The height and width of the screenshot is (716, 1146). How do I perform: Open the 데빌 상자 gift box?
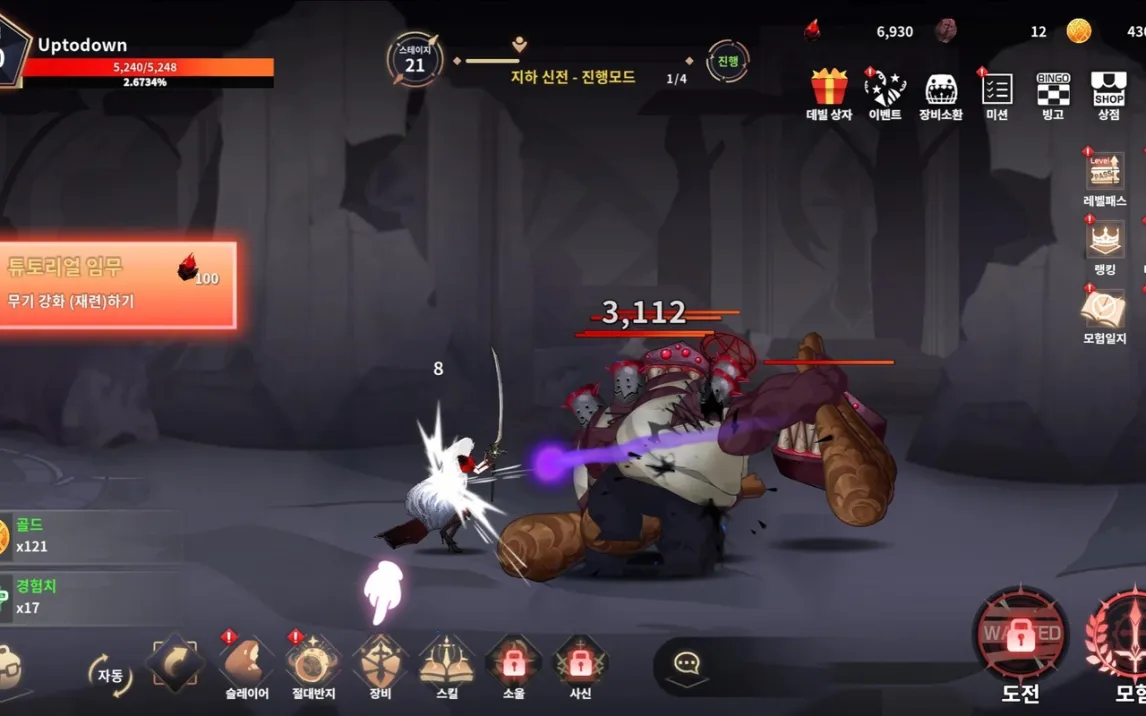(829, 90)
